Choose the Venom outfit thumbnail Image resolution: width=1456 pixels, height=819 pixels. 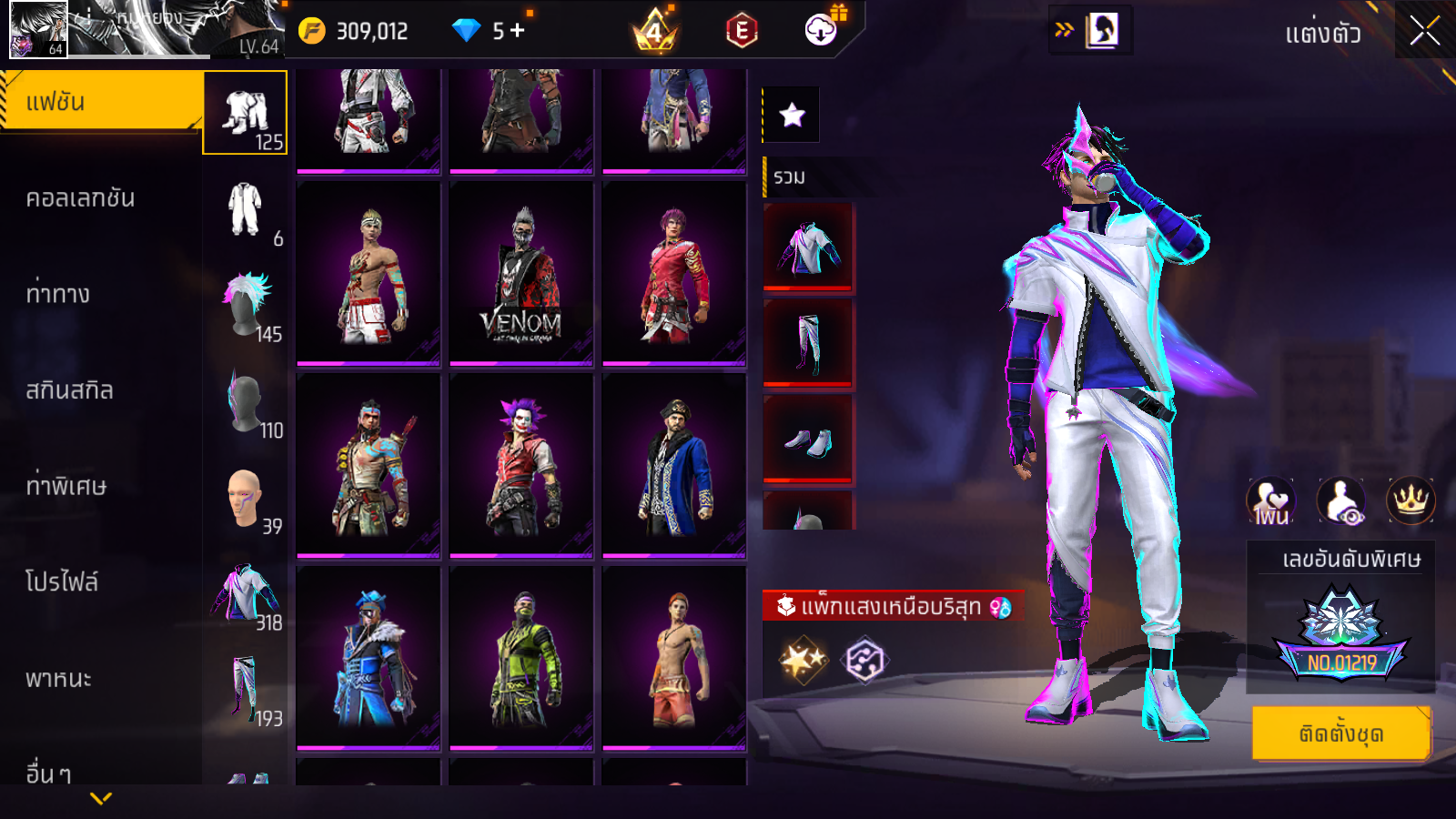tap(521, 274)
